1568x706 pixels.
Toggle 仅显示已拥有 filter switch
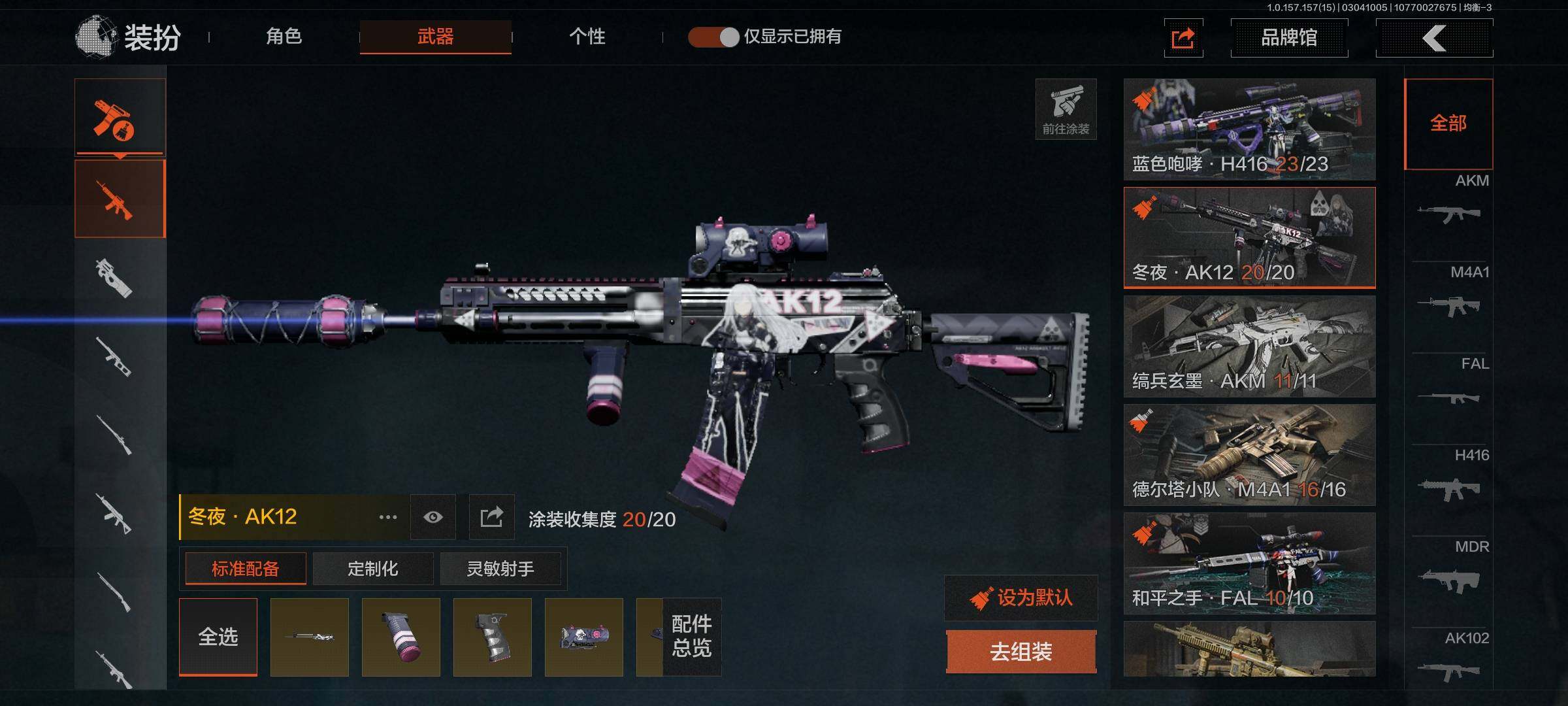(713, 37)
